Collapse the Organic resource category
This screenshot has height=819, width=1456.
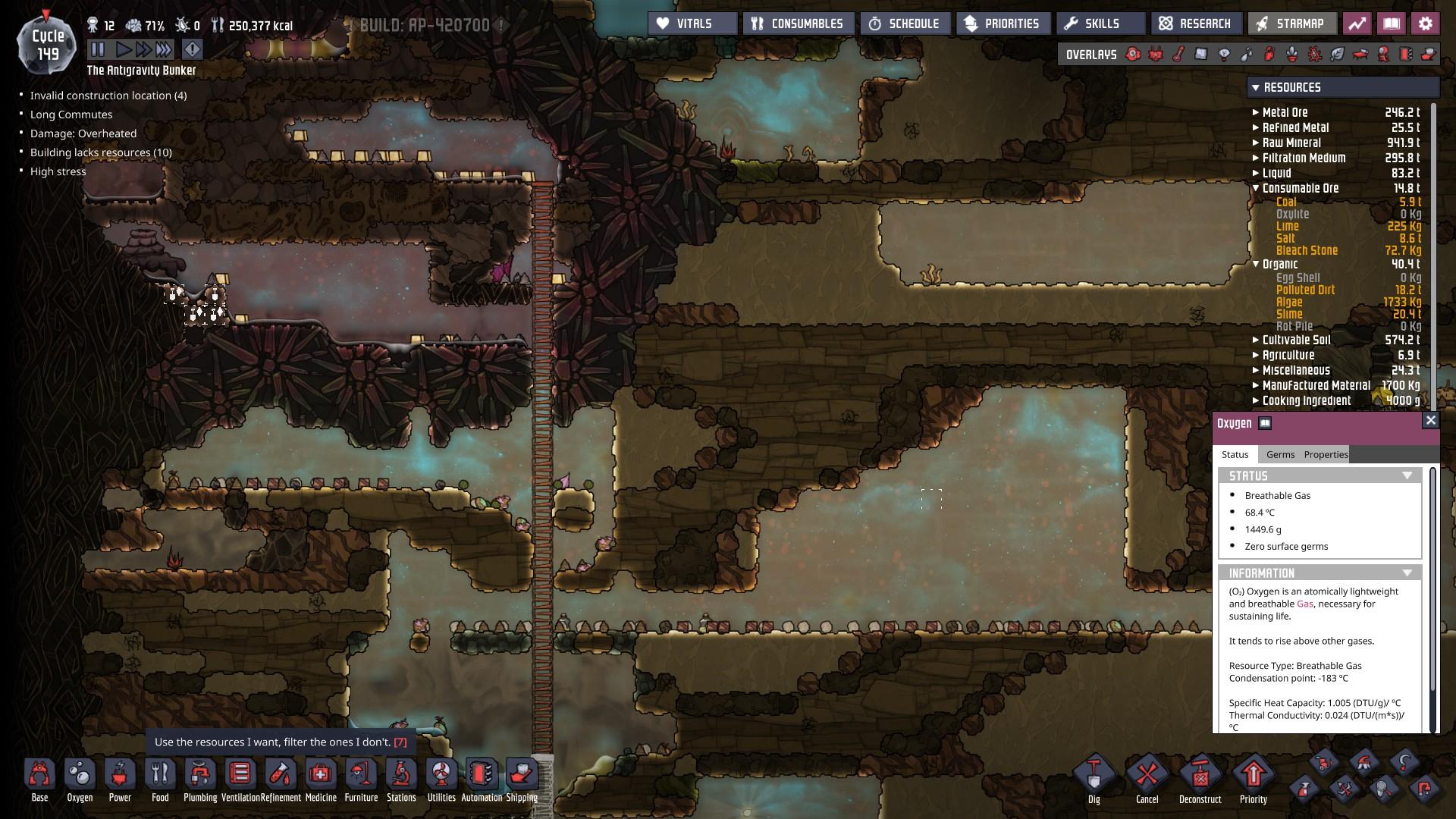tap(1257, 264)
